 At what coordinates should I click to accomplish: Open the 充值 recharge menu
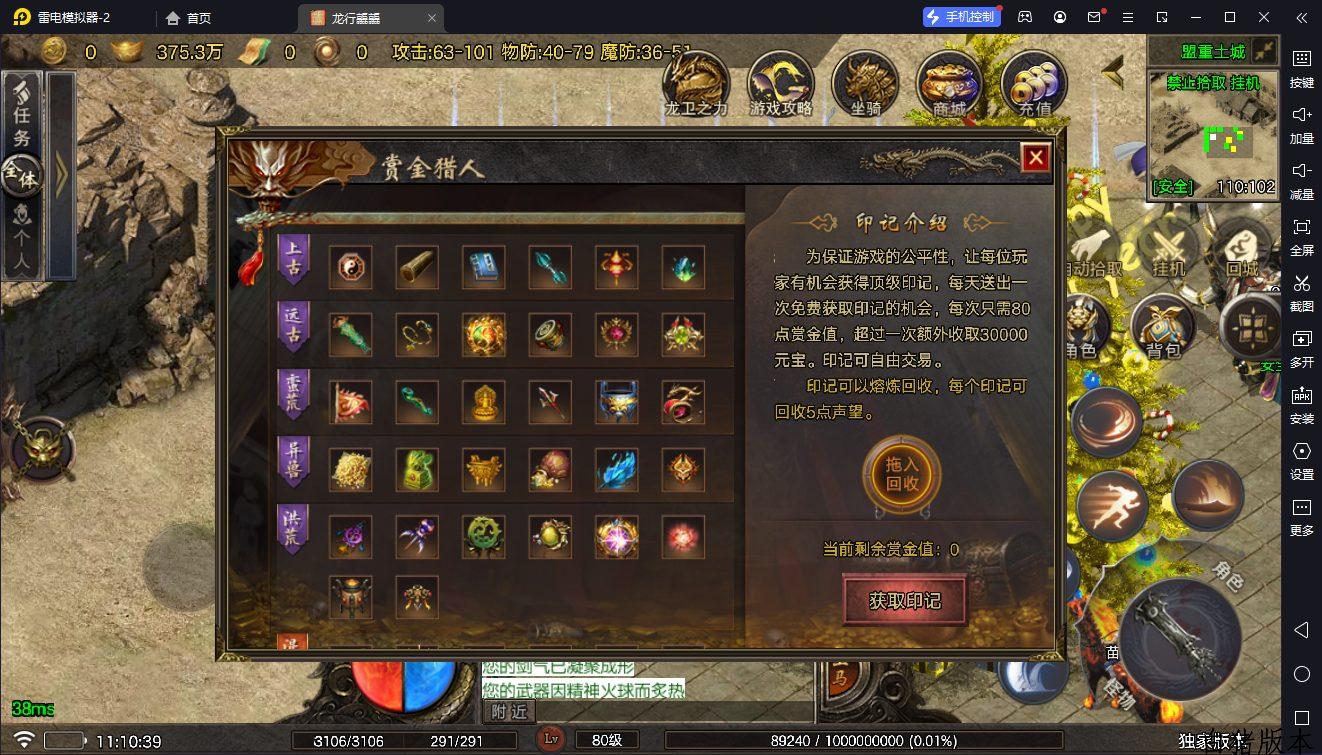[x=1034, y=84]
